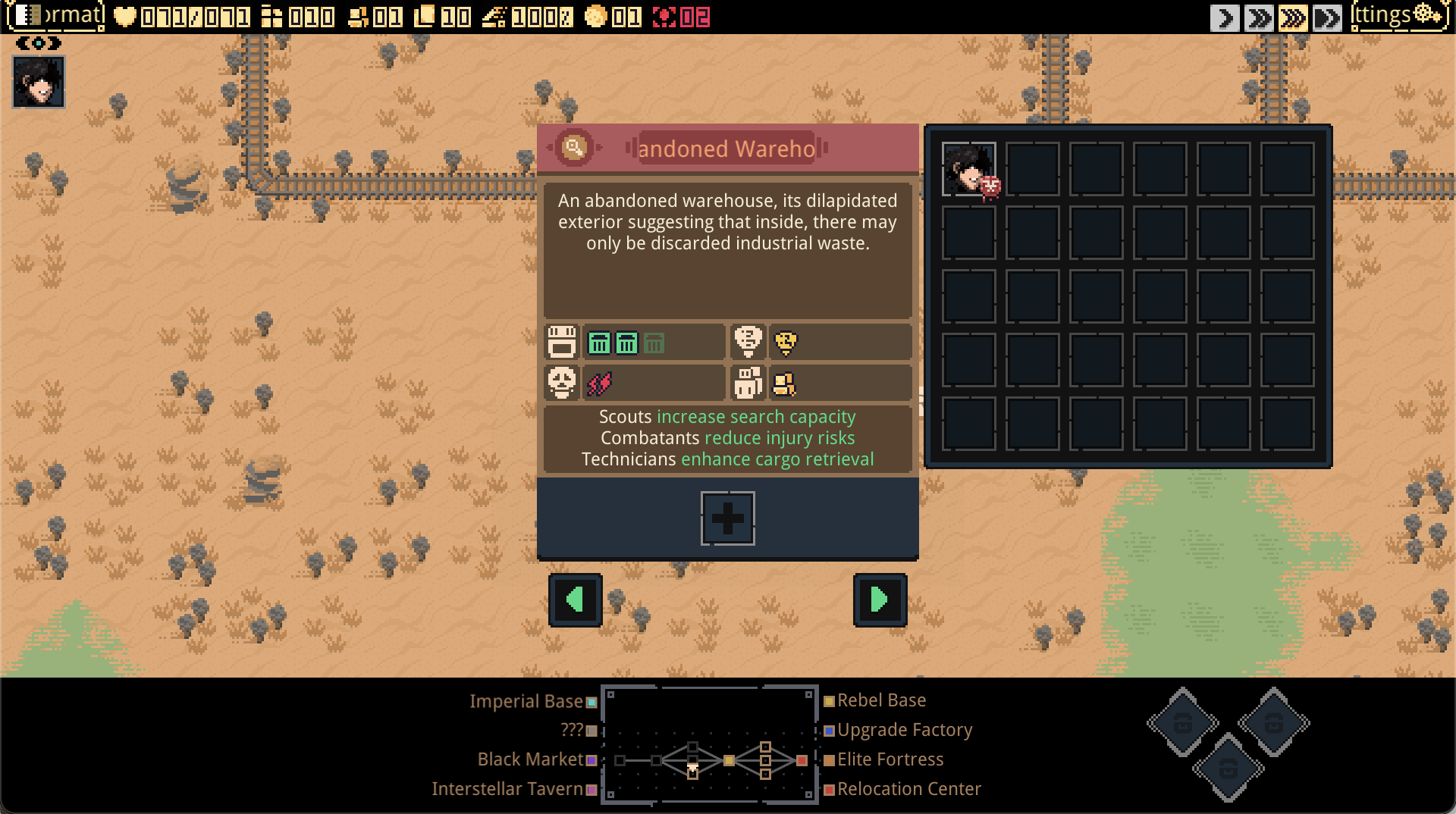Click the Upgrade Factory legend entry

(905, 730)
